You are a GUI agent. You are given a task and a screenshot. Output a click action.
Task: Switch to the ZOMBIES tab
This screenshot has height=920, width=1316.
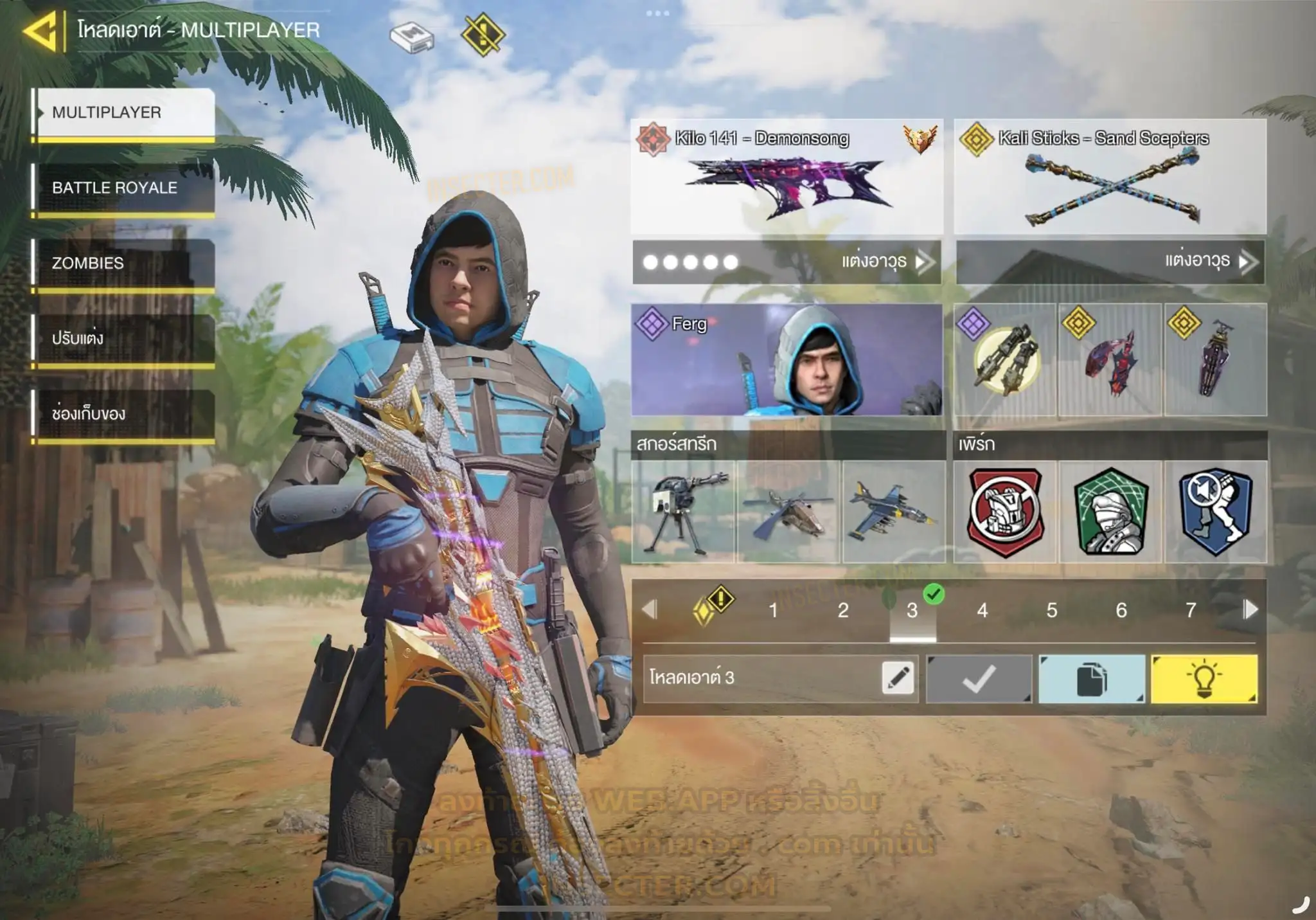coord(123,263)
